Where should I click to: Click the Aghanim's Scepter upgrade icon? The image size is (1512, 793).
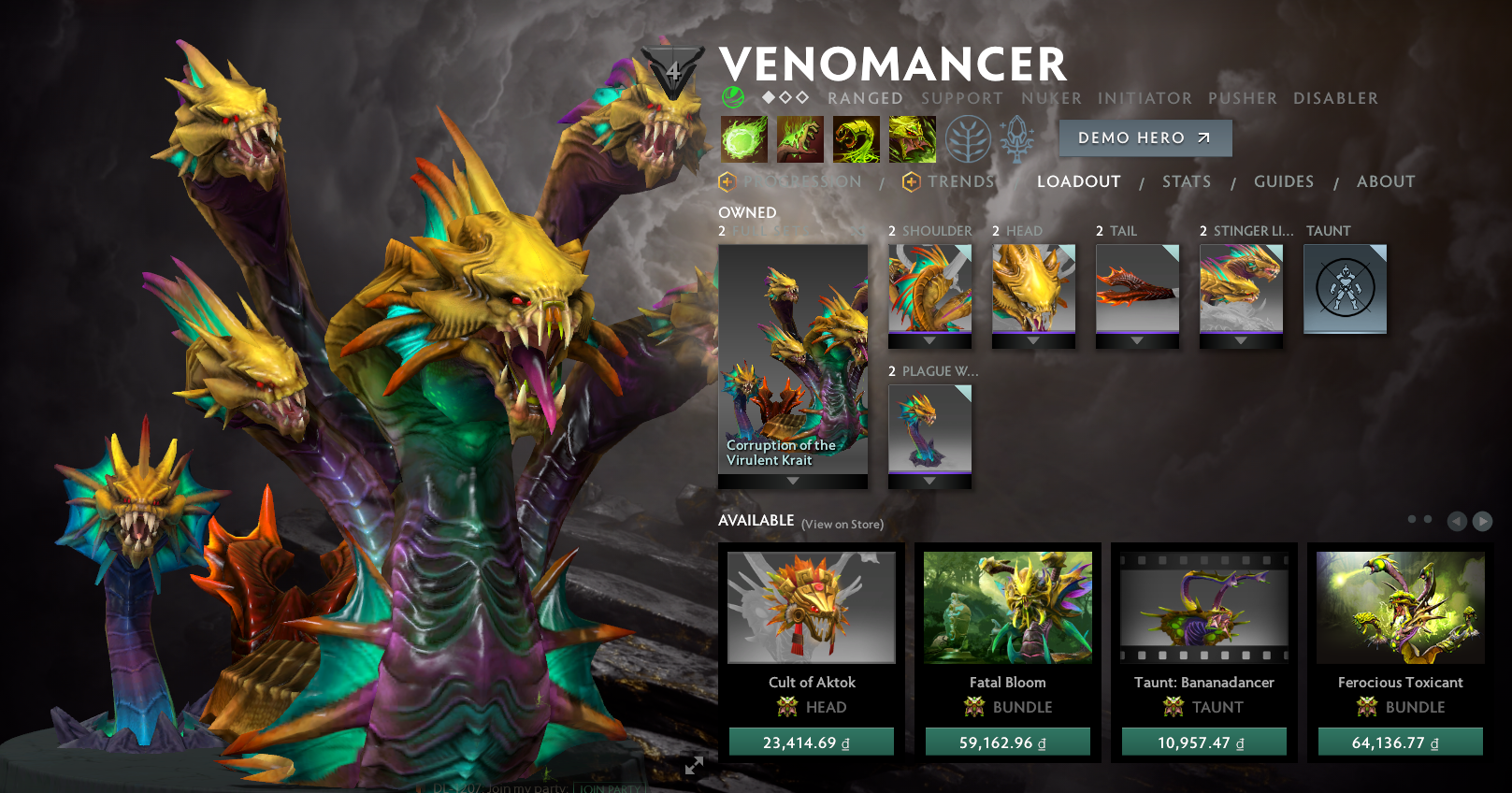coord(1018,137)
